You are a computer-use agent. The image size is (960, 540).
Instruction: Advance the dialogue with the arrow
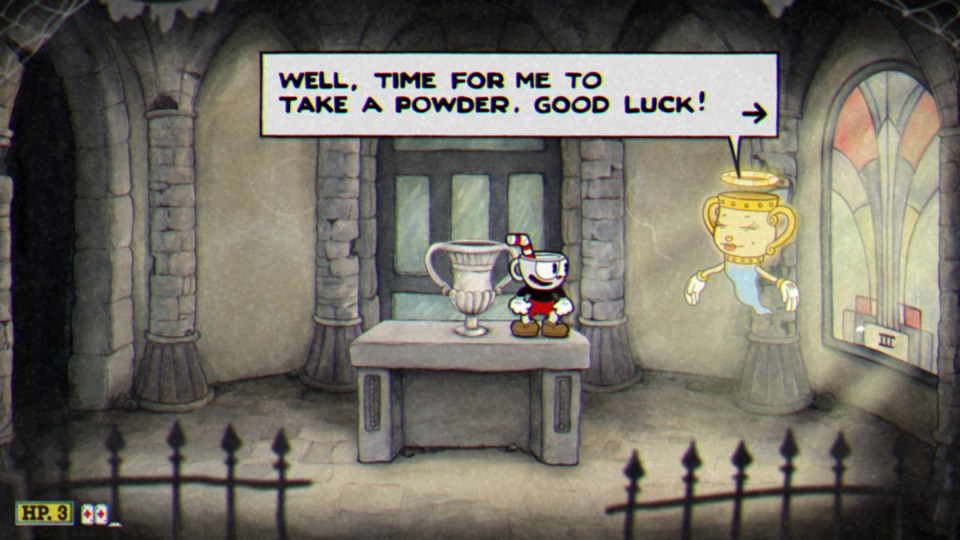pos(754,113)
